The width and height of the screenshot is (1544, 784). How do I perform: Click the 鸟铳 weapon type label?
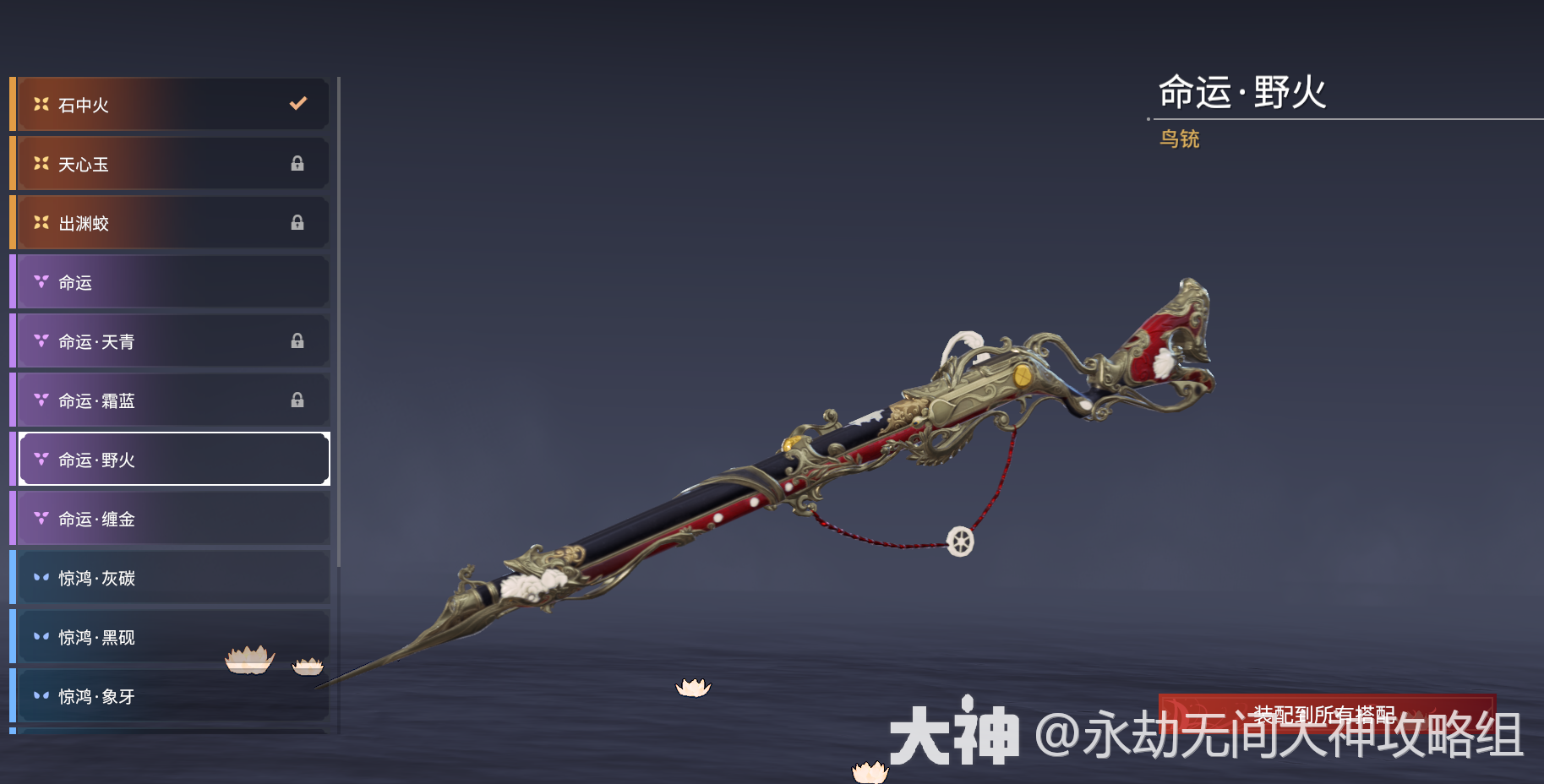click(x=1181, y=139)
